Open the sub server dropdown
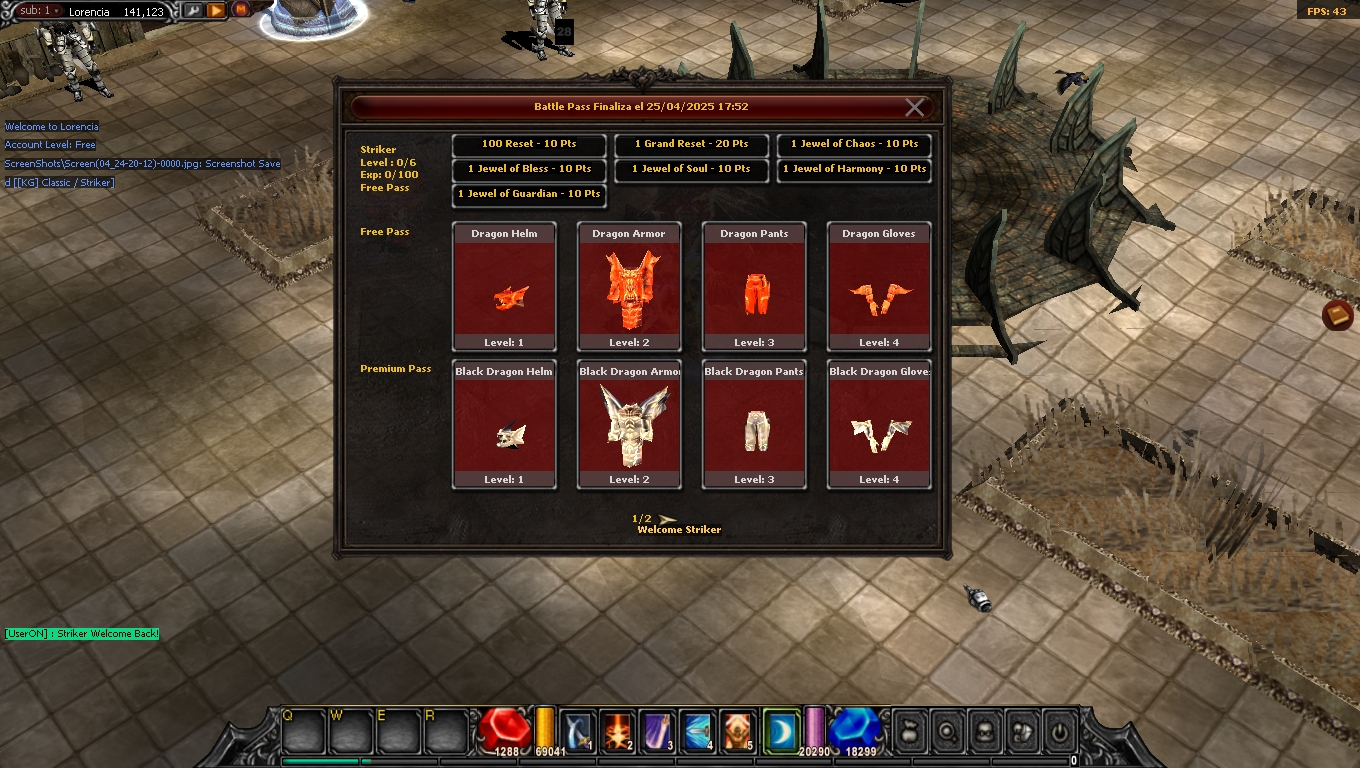1360x768 pixels. (40, 11)
